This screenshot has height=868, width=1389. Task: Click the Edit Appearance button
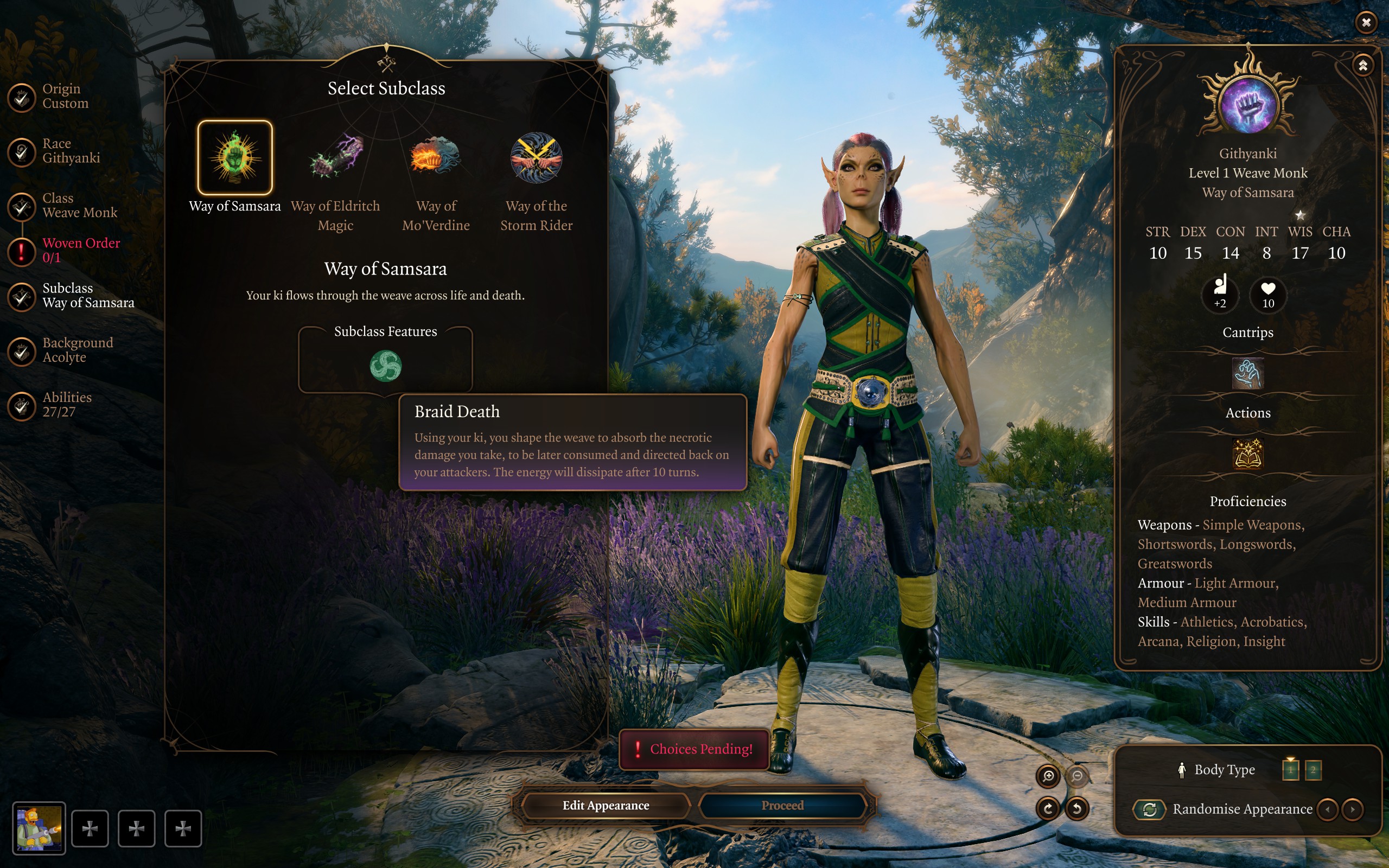point(606,806)
